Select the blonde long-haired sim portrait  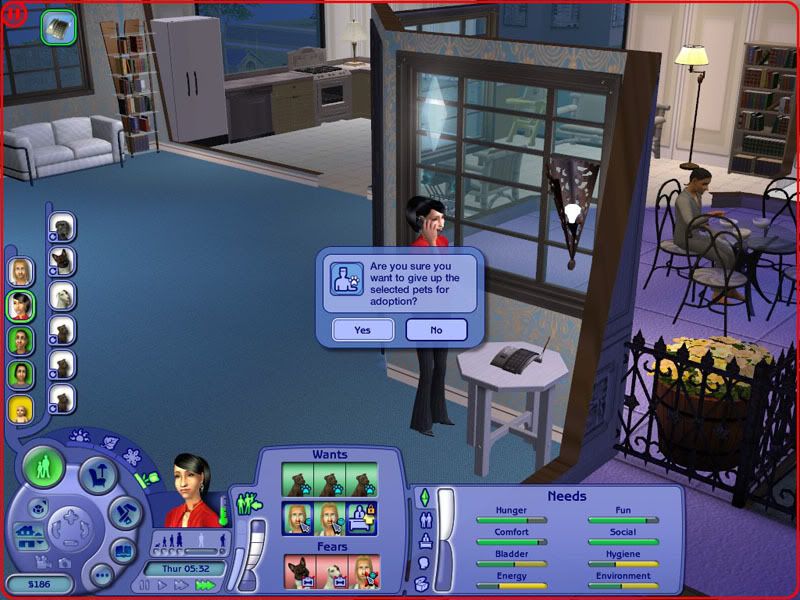[x=21, y=272]
